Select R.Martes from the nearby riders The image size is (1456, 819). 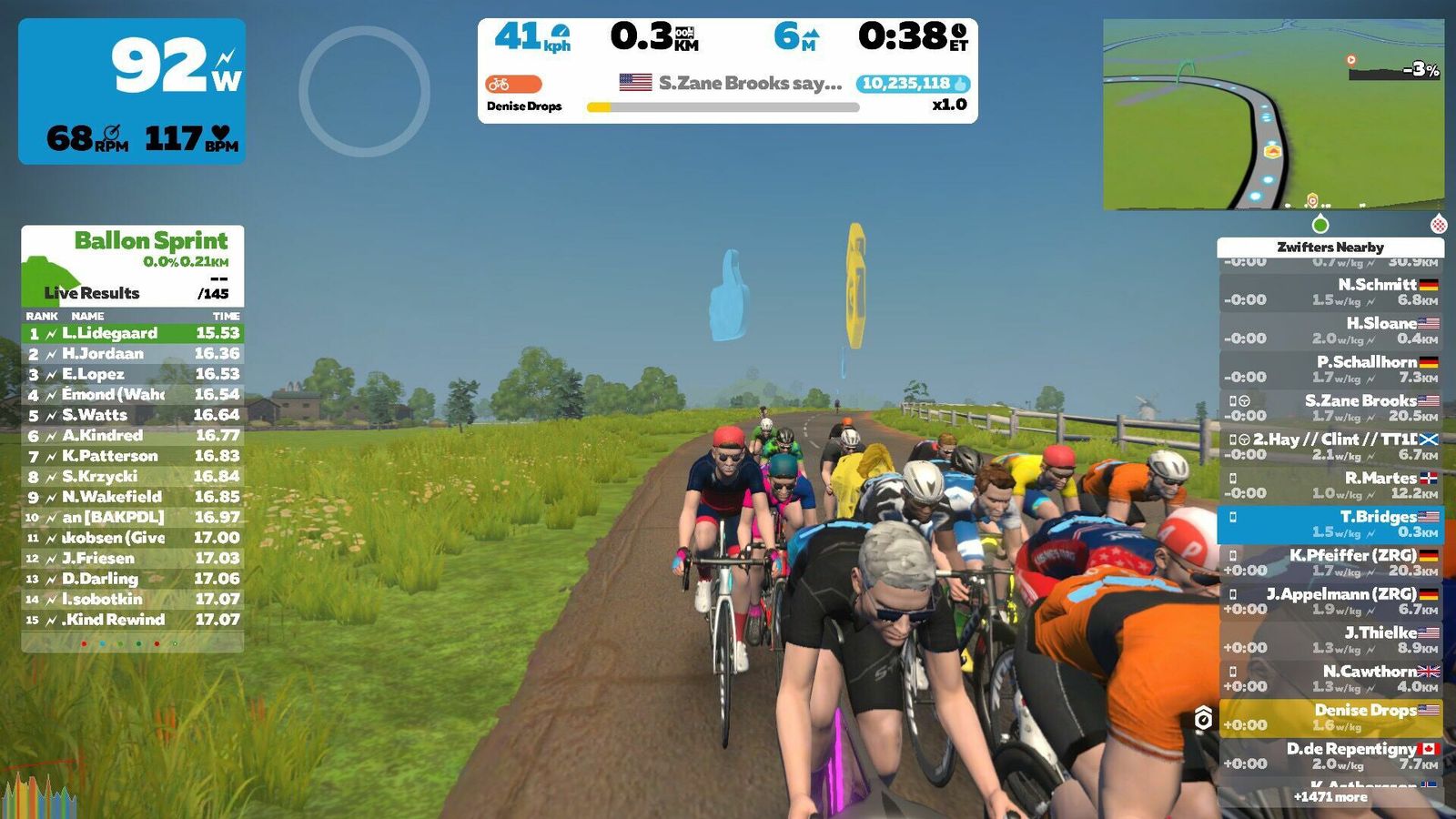pyautogui.click(x=1330, y=485)
